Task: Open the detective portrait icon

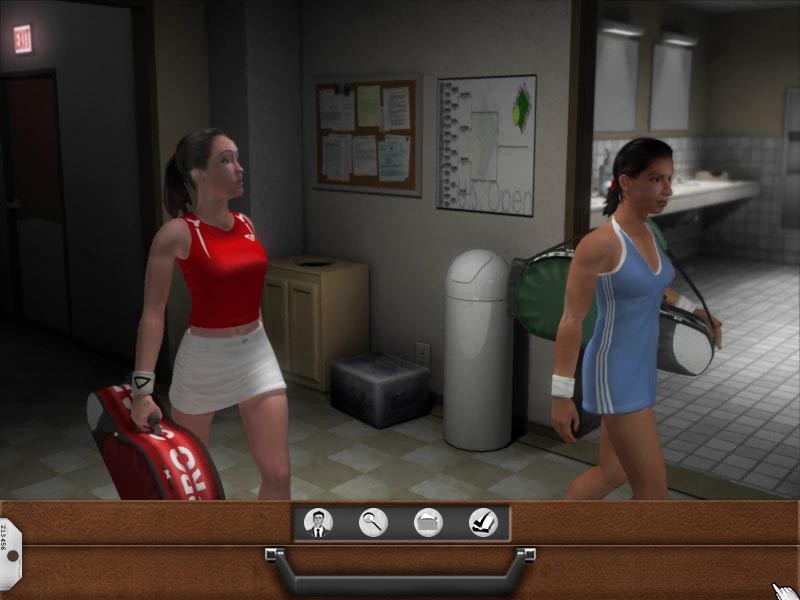Action: (x=318, y=522)
